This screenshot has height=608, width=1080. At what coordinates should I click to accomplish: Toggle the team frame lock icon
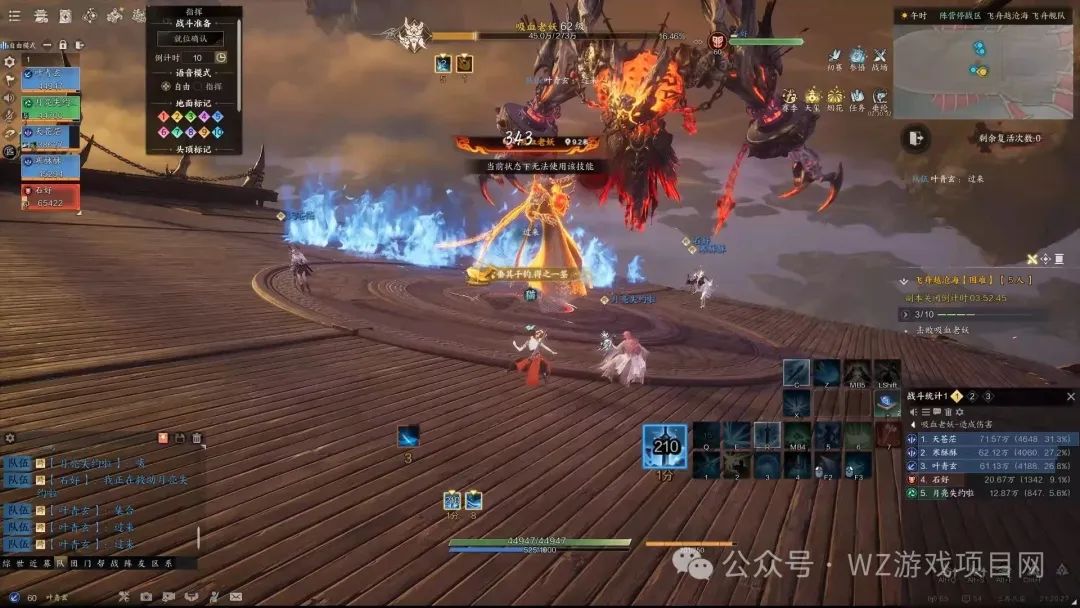click(x=63, y=45)
